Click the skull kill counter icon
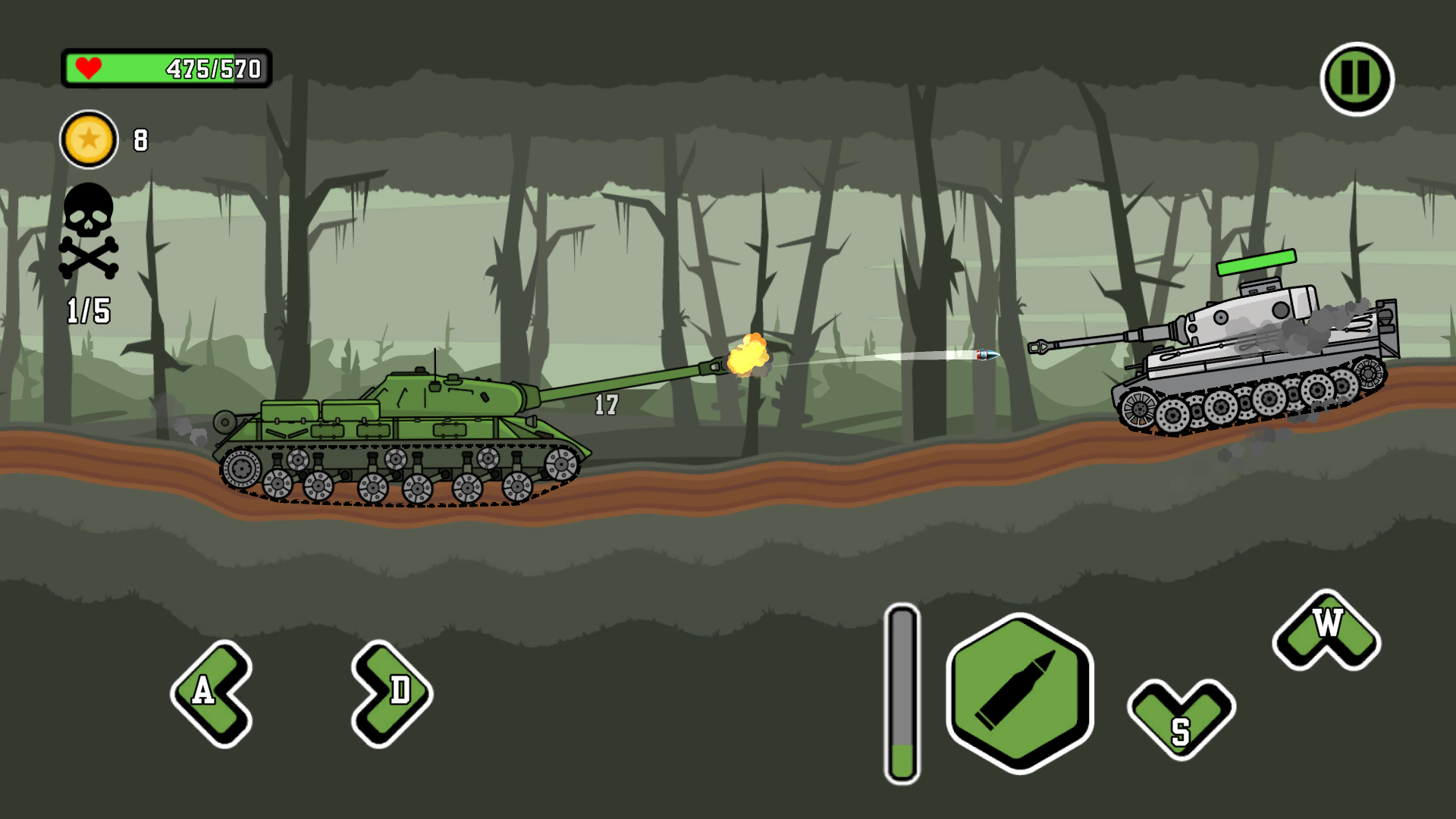The image size is (1456, 819). [89, 213]
